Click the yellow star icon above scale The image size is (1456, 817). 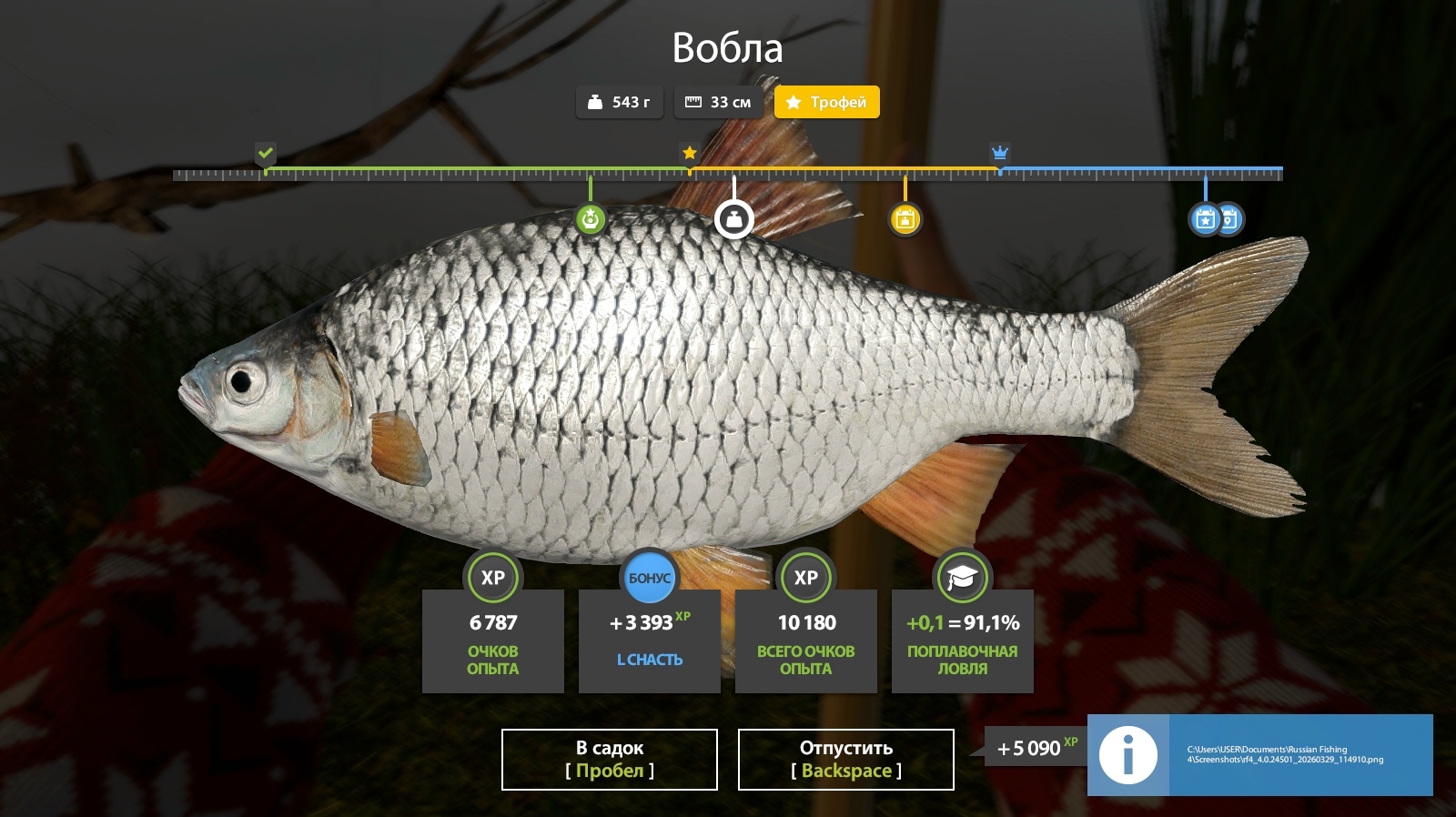690,153
